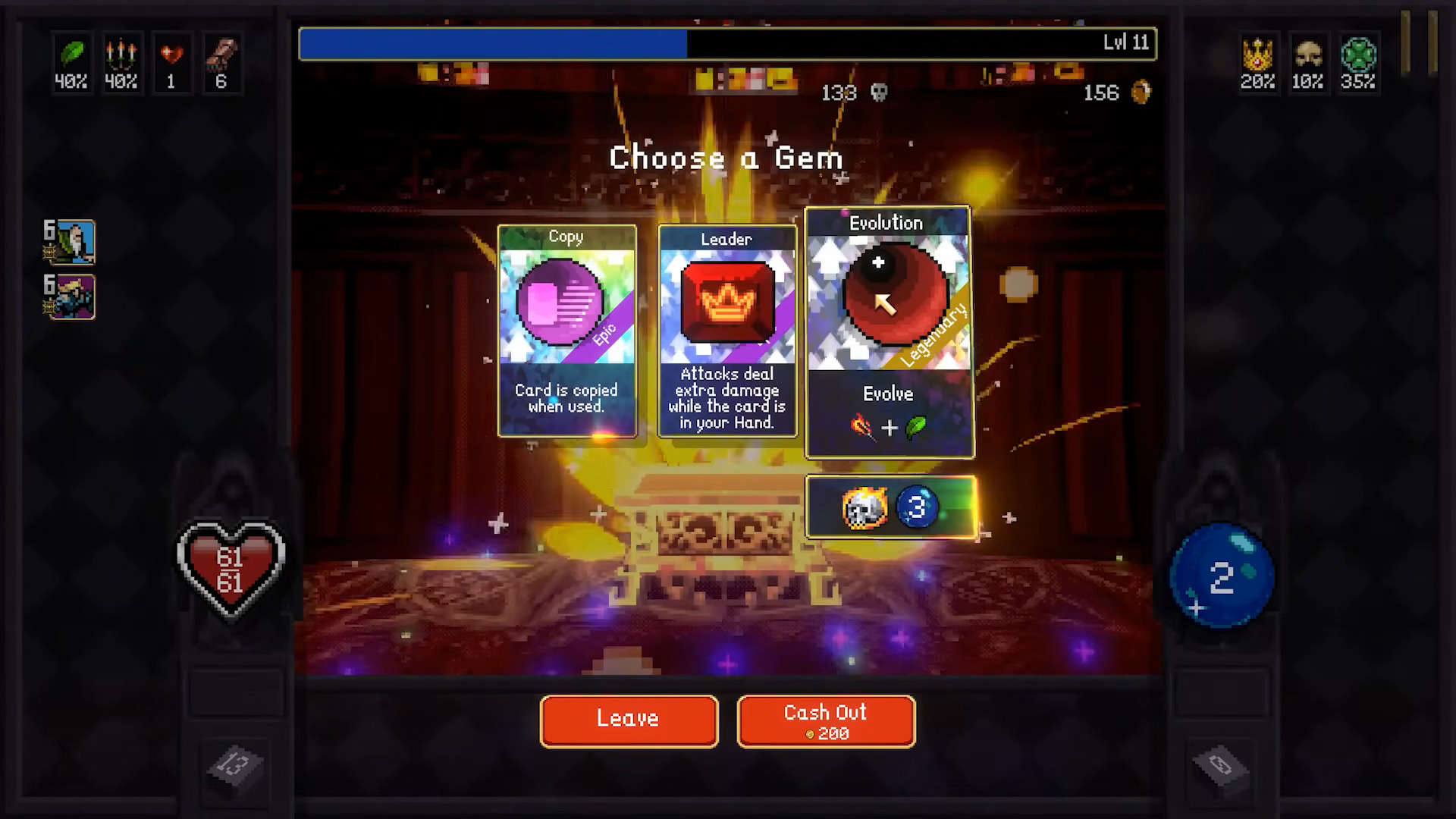Screen dimensions: 1456x819
Task: Pick the Evolution legendary gem card
Action: (889, 332)
